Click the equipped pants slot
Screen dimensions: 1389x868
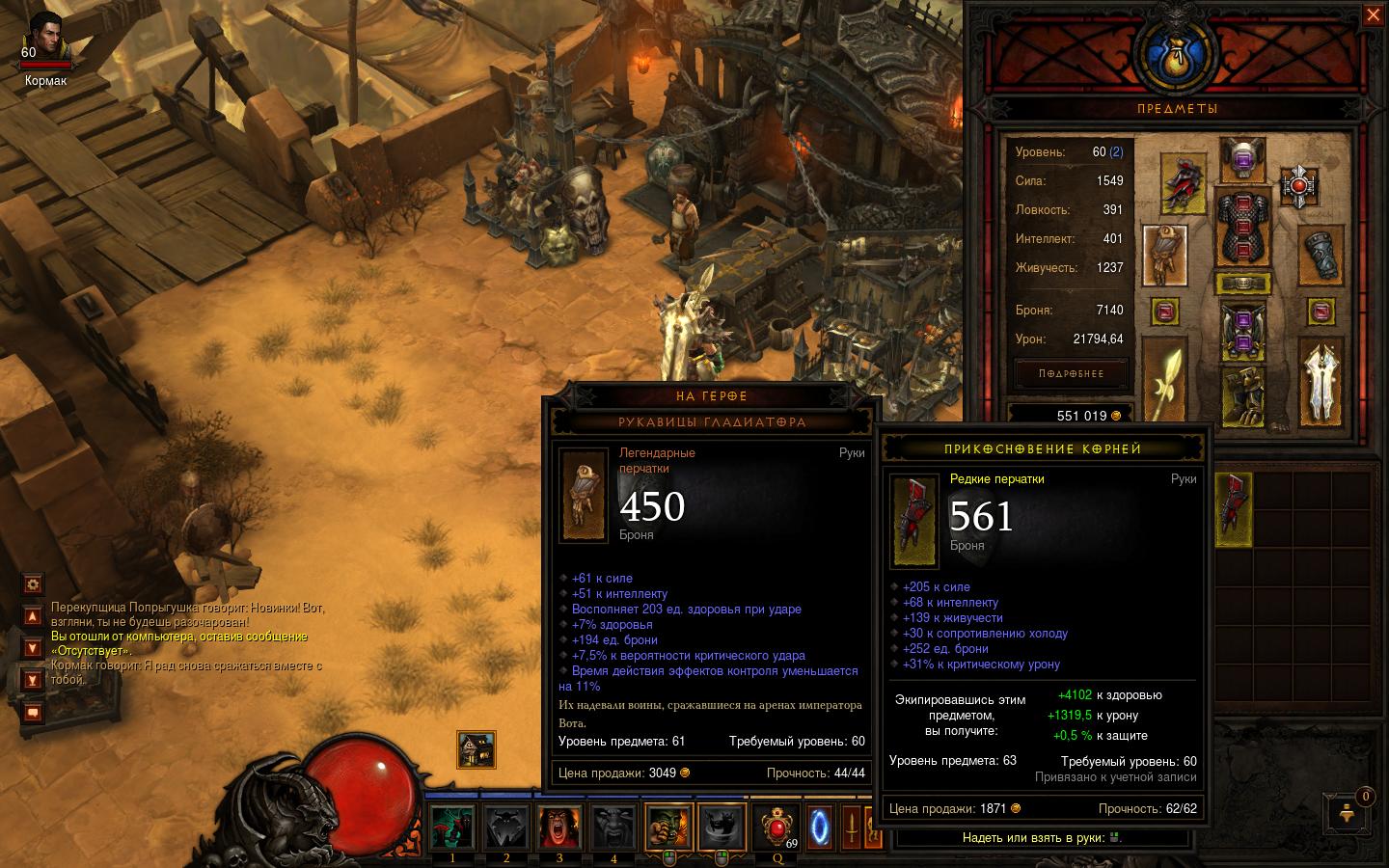[x=1242, y=331]
